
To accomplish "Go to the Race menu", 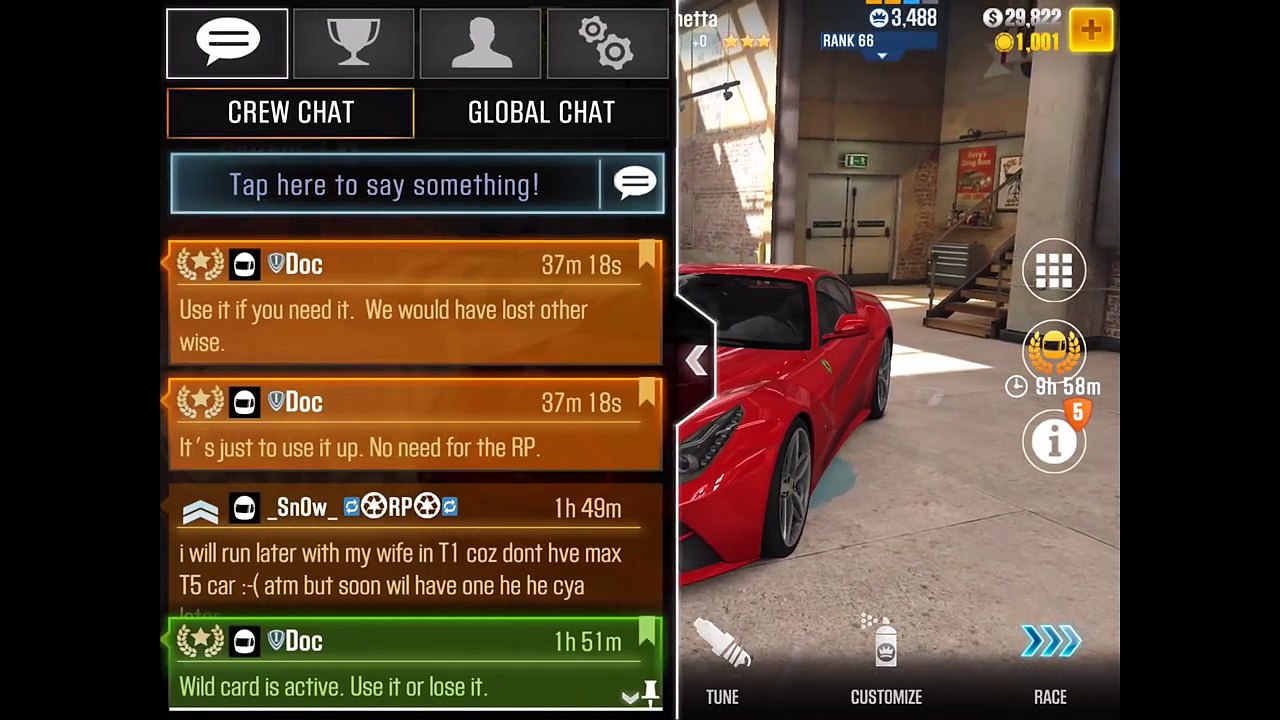I will 1050,660.
